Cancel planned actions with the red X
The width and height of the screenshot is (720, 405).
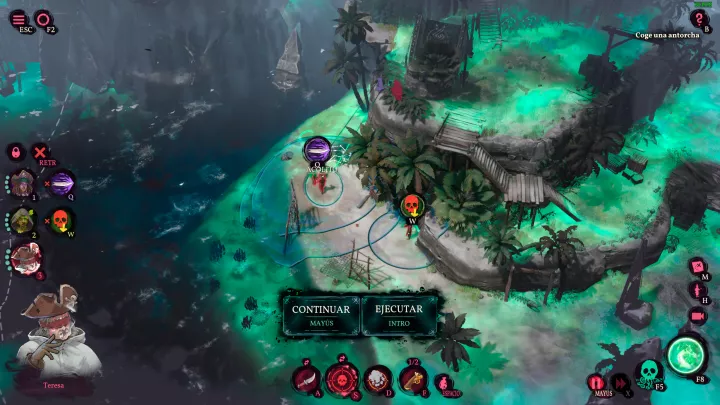[x=41, y=152]
